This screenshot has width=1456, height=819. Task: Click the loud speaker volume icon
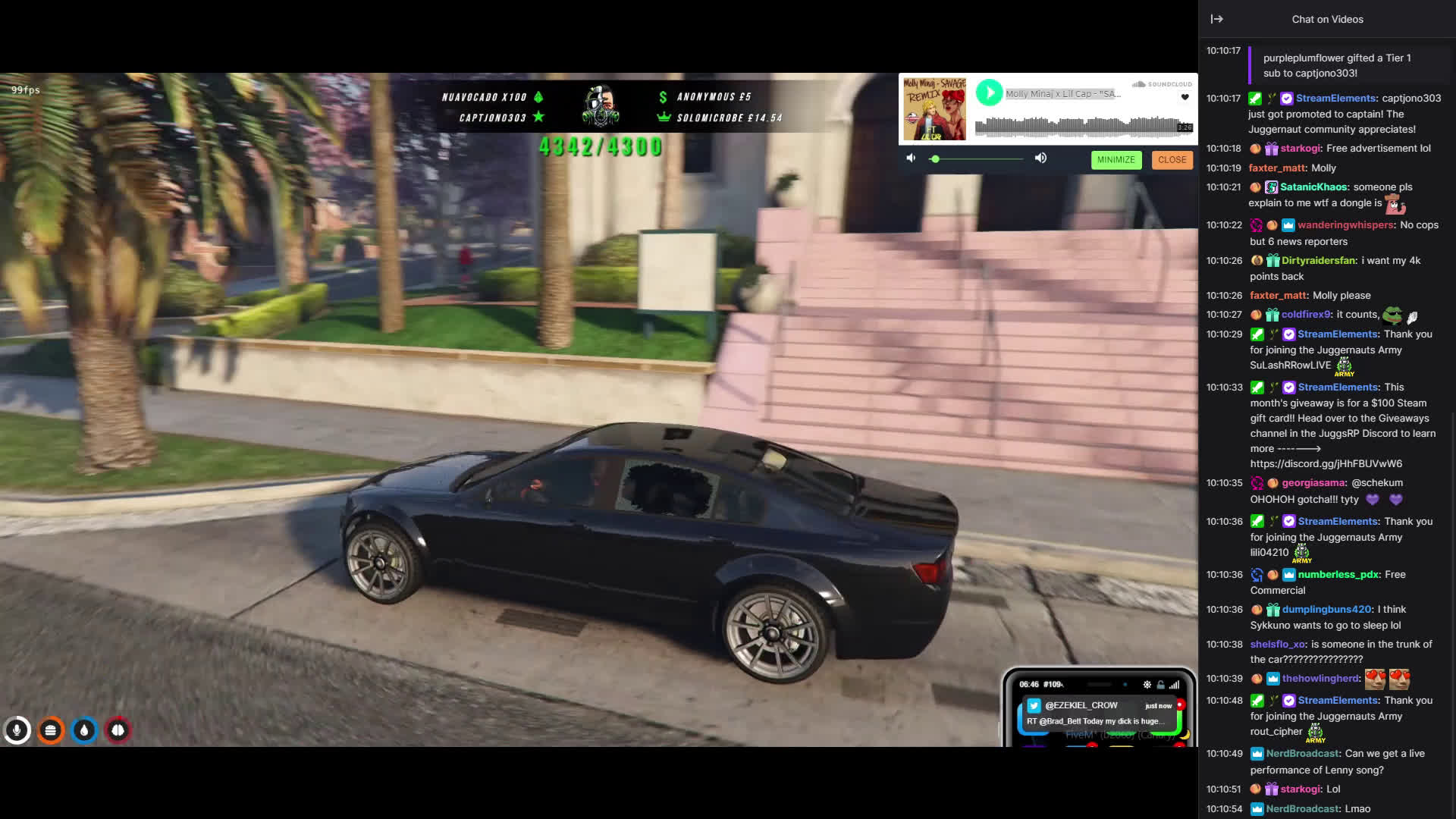pyautogui.click(x=1040, y=158)
